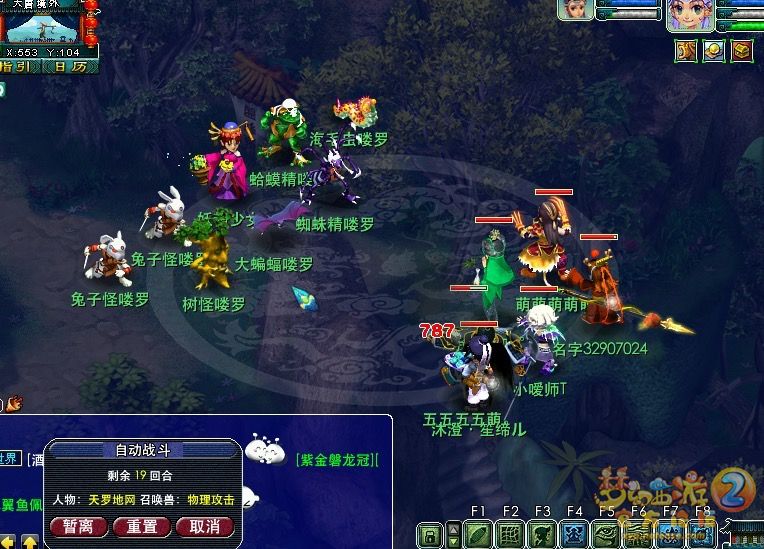The image size is (764, 549).
Task: Select the player character portrait
Action: 692,15
